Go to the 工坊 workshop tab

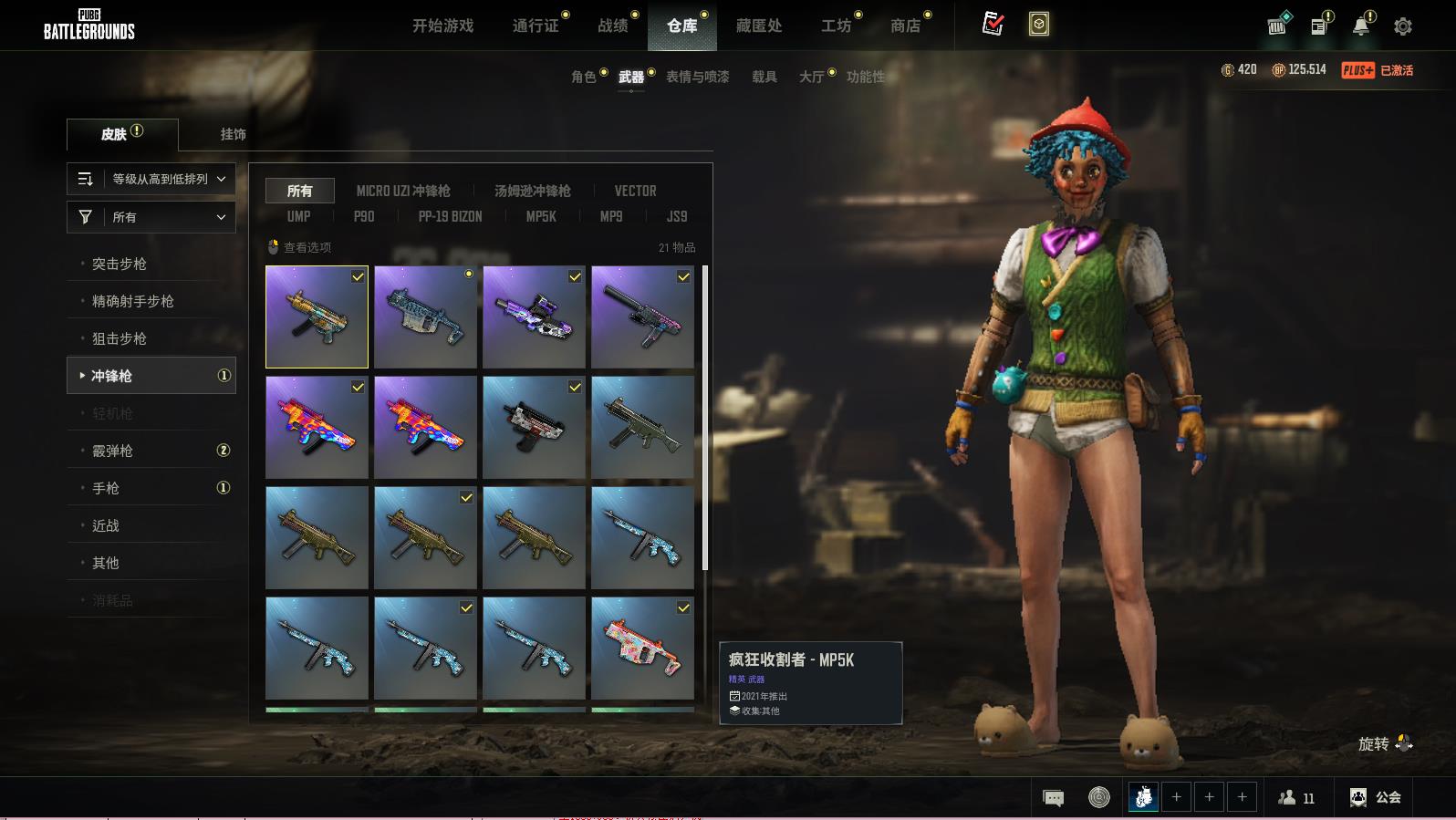tap(836, 26)
